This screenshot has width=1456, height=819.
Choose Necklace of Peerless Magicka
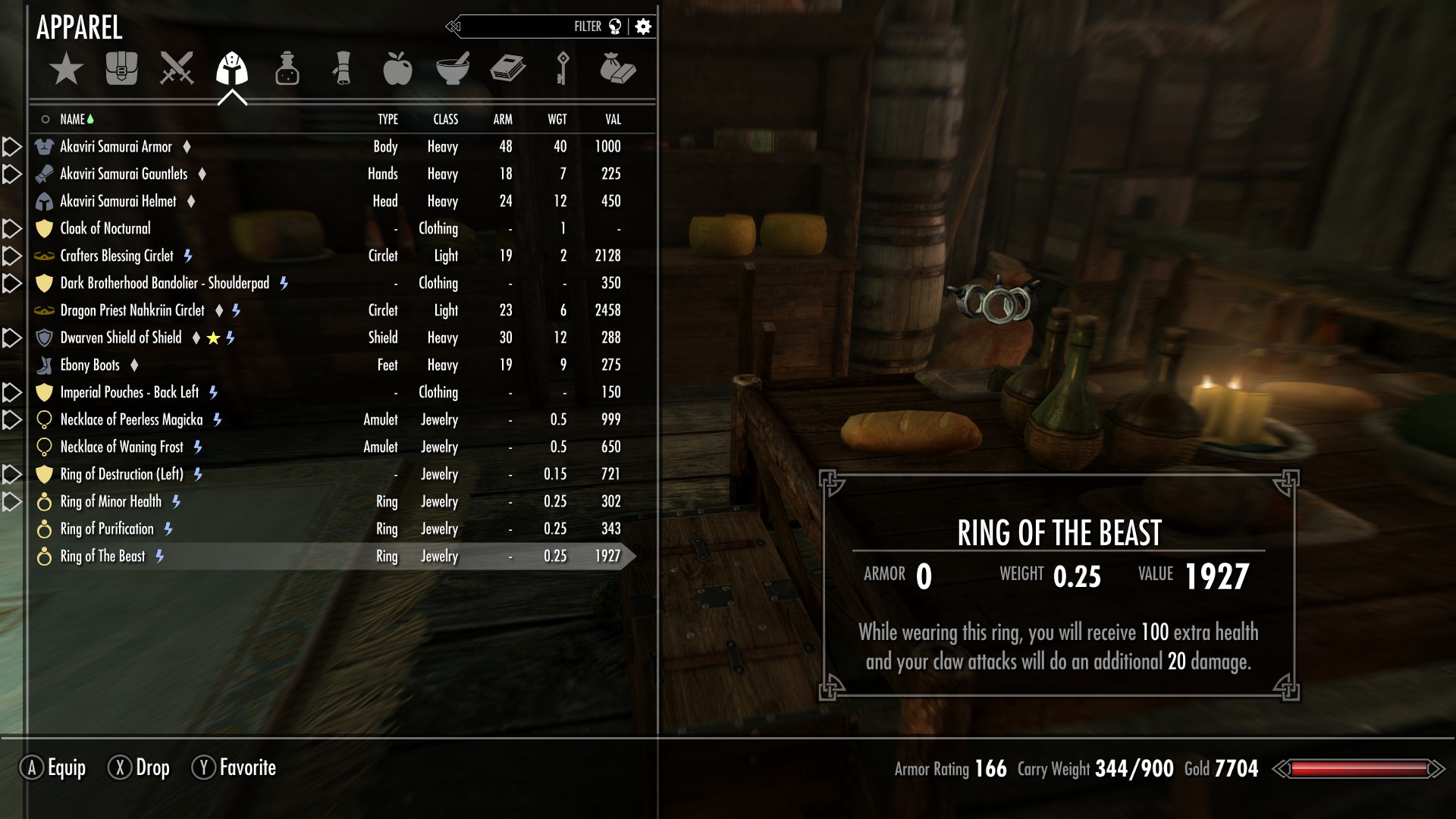tap(131, 419)
